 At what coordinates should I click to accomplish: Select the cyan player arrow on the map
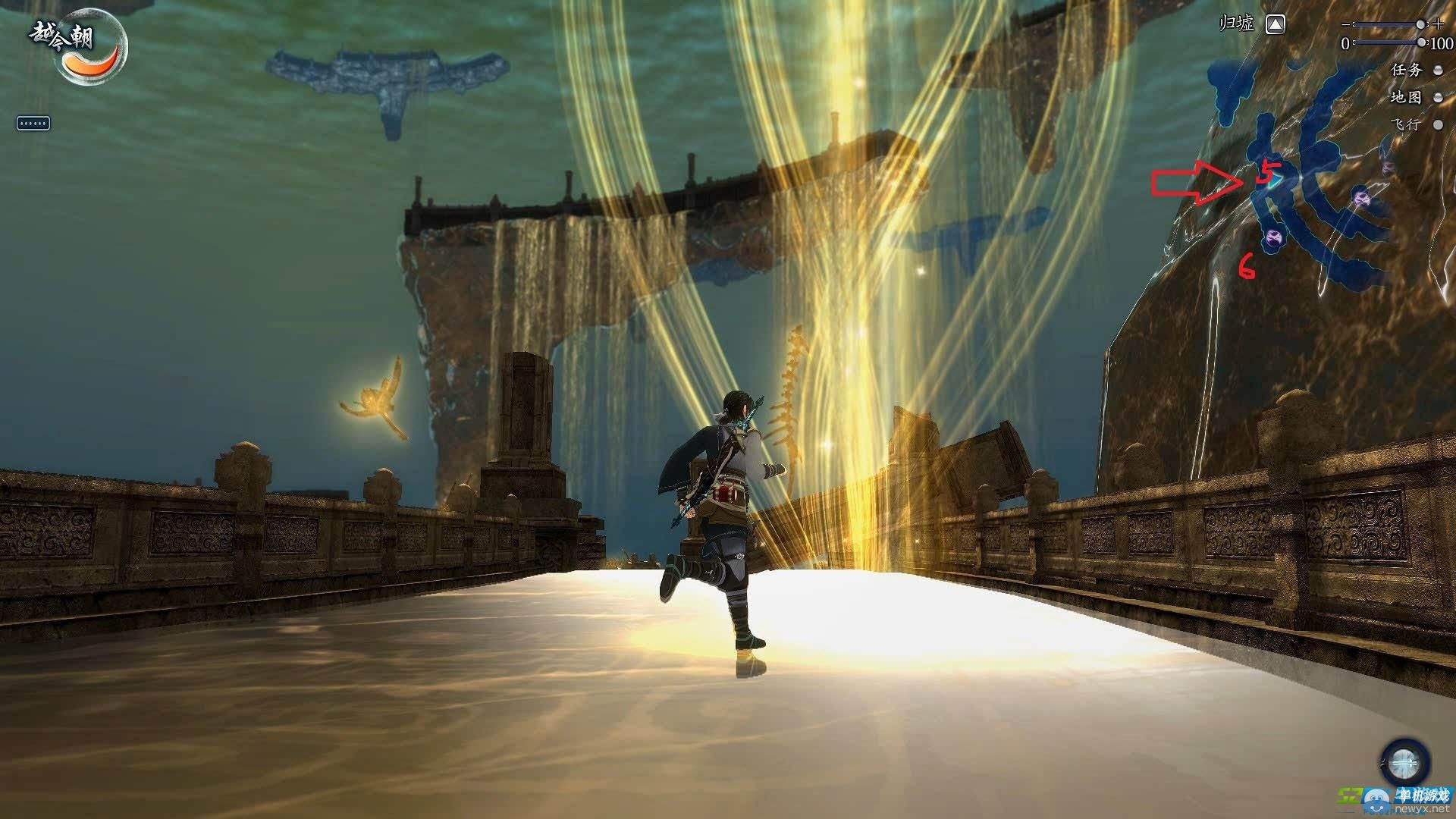click(x=1277, y=180)
